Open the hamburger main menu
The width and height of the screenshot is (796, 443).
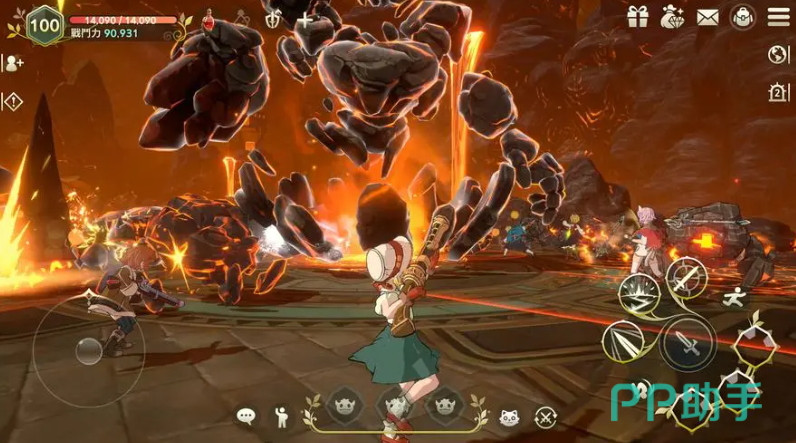click(778, 17)
